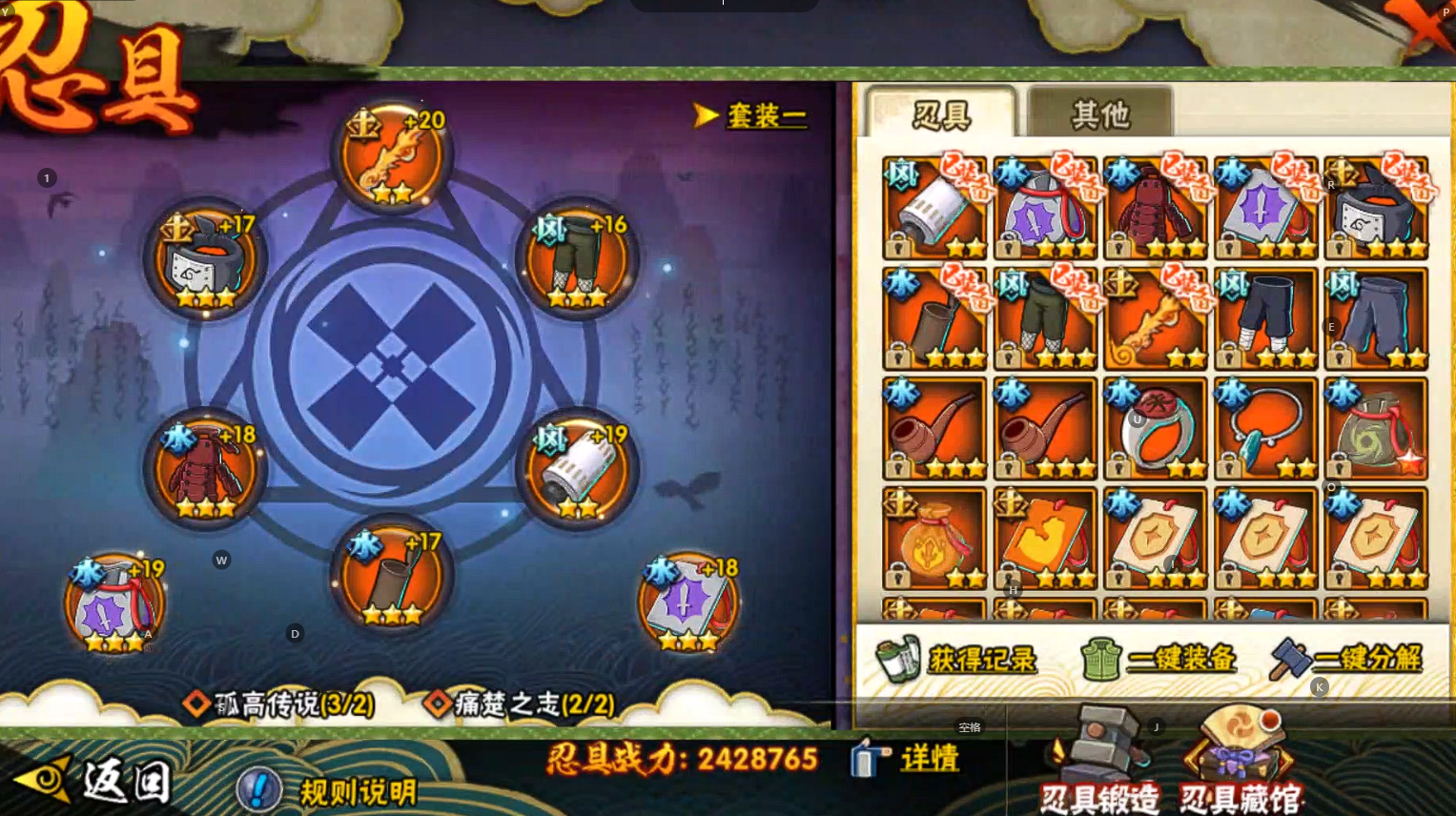The width and height of the screenshot is (1456, 816).
Task: Pick the teal necklace in inventory
Action: 1265,428
